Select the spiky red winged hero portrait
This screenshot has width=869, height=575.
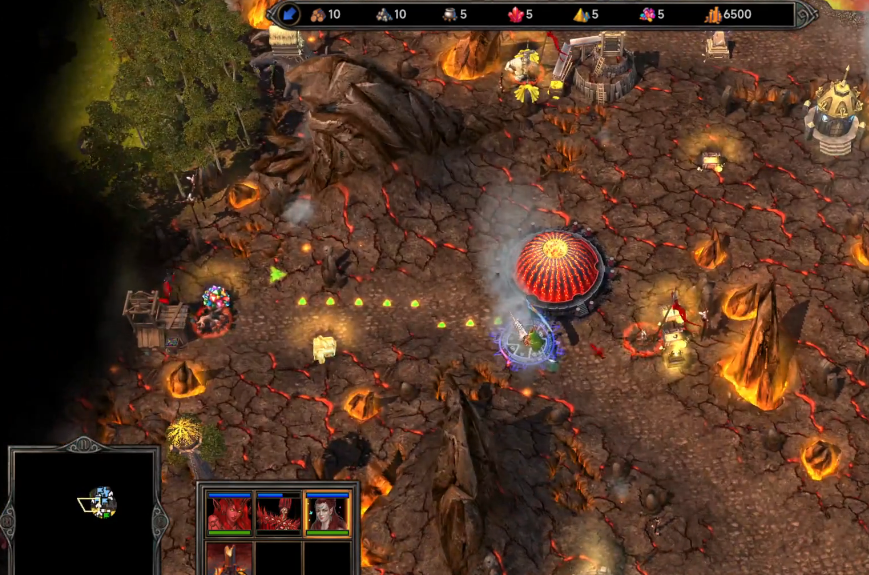pyautogui.click(x=277, y=513)
